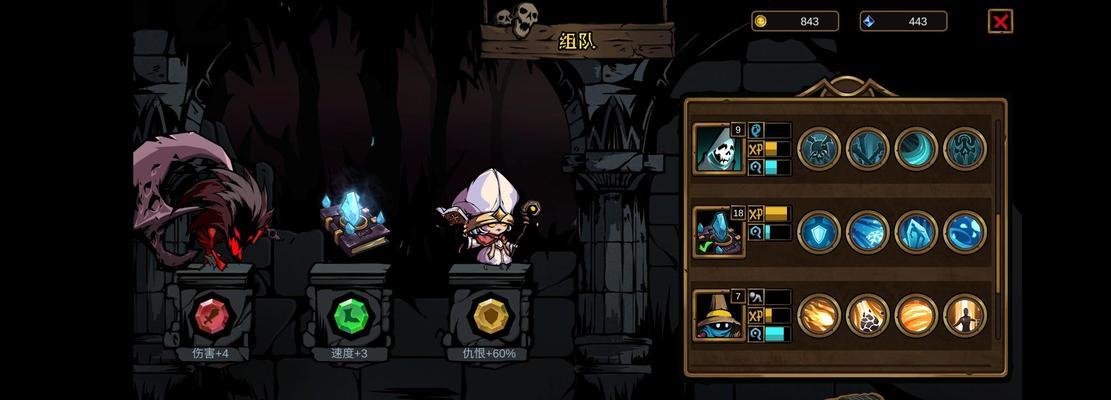
Task: Open the blue shield skill icon
Action: click(819, 232)
